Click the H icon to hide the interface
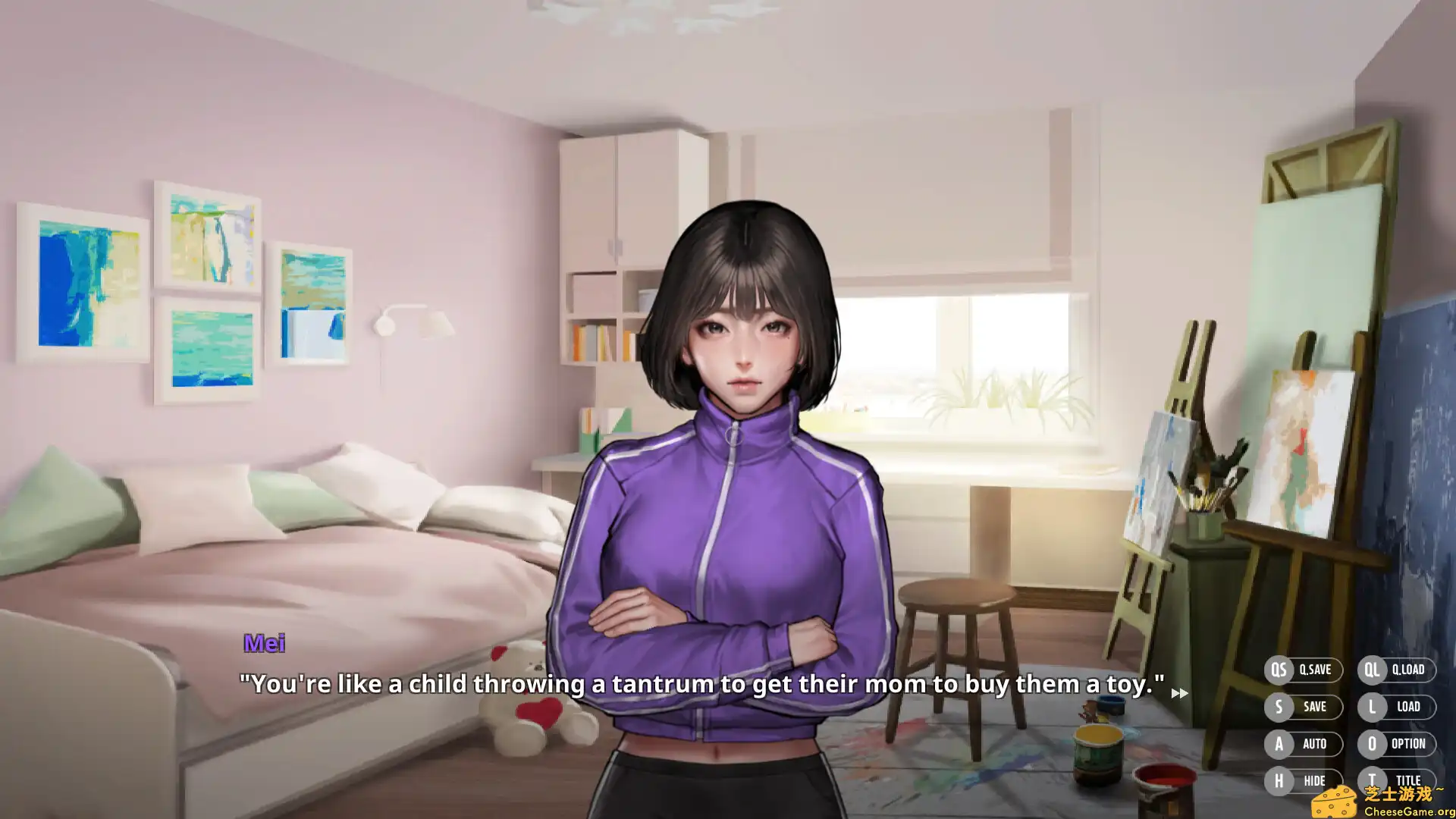The image size is (1456, 819). pos(1278,780)
